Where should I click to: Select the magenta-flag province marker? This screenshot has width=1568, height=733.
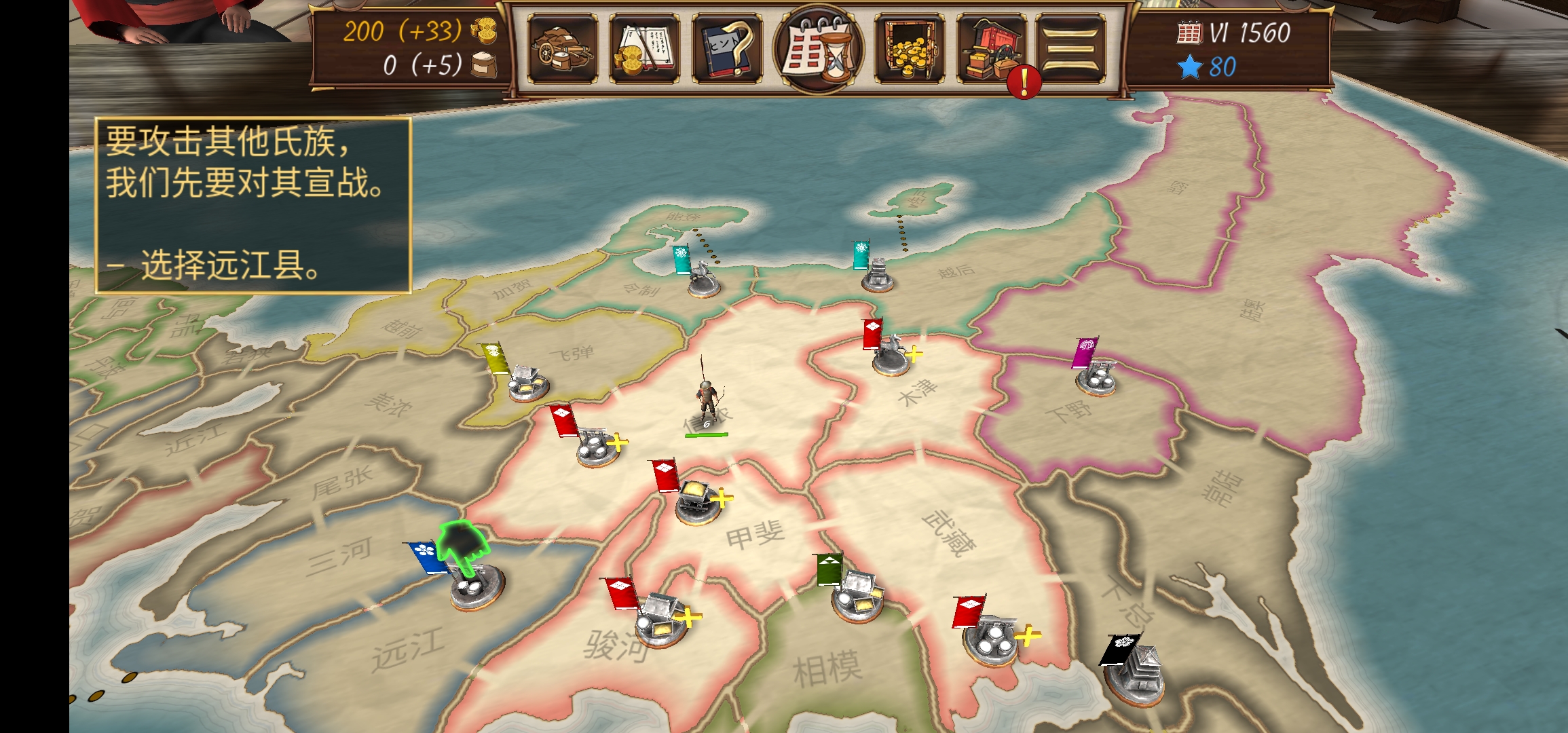1095,374
